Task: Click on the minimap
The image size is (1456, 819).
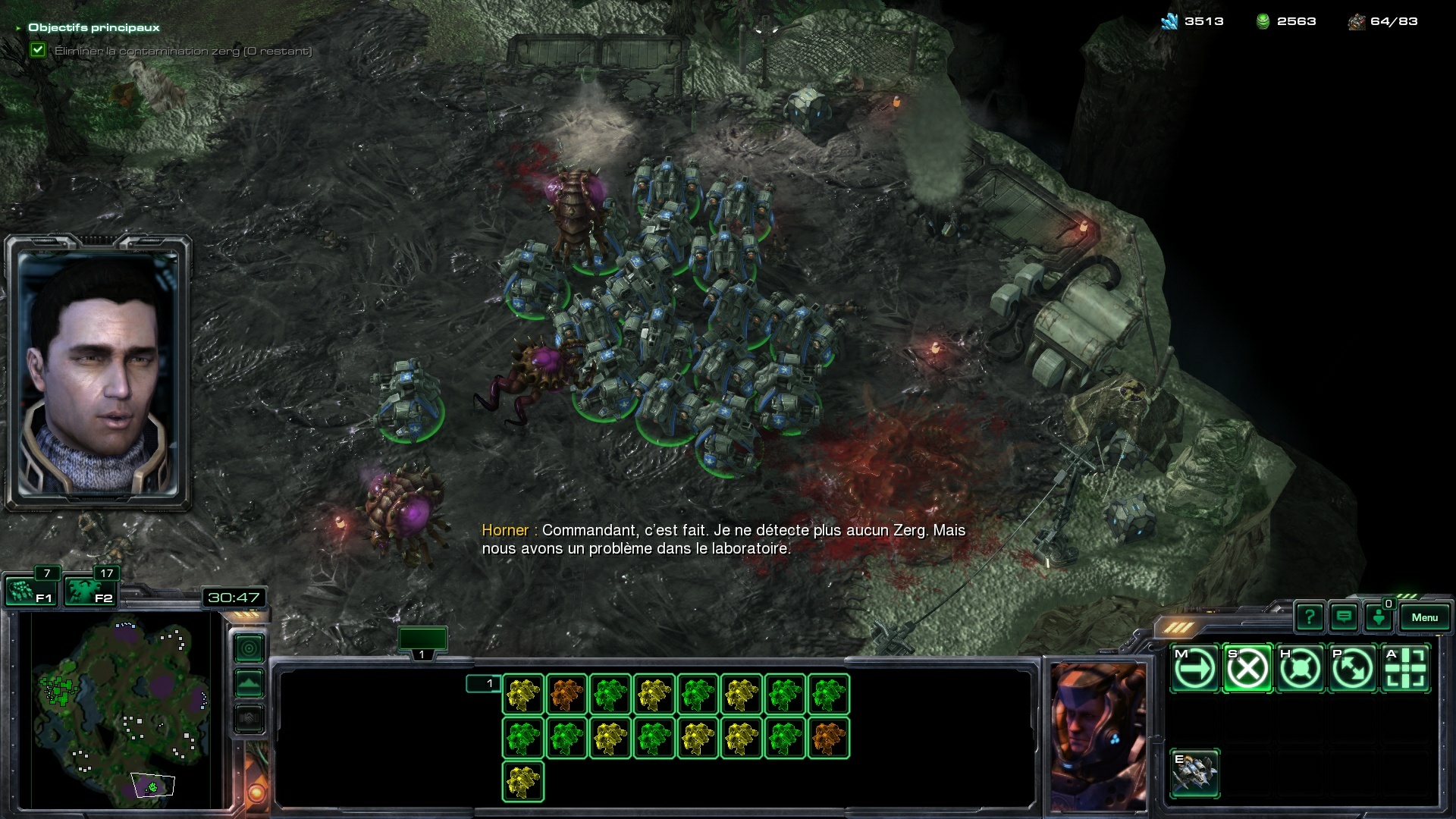Action: pos(121,709)
